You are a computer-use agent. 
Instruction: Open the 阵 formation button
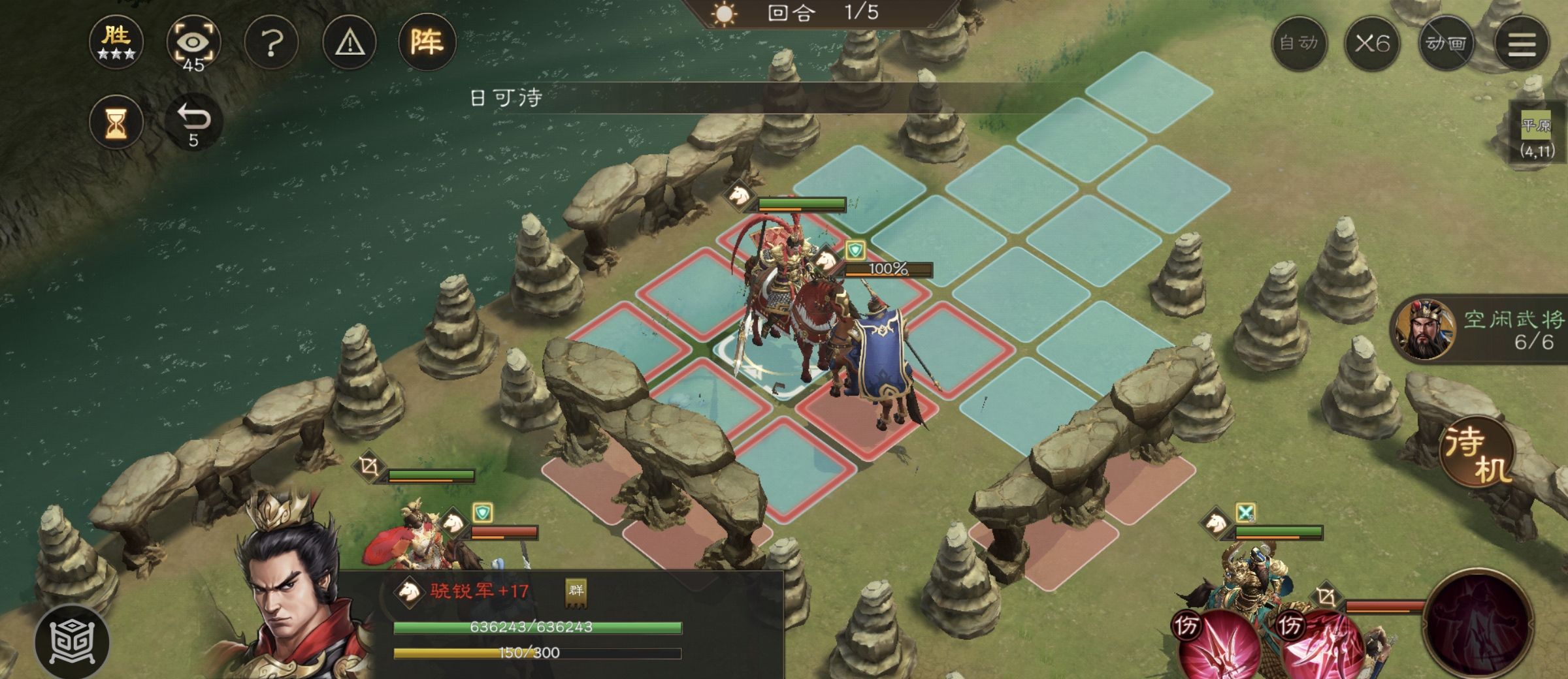tap(427, 42)
